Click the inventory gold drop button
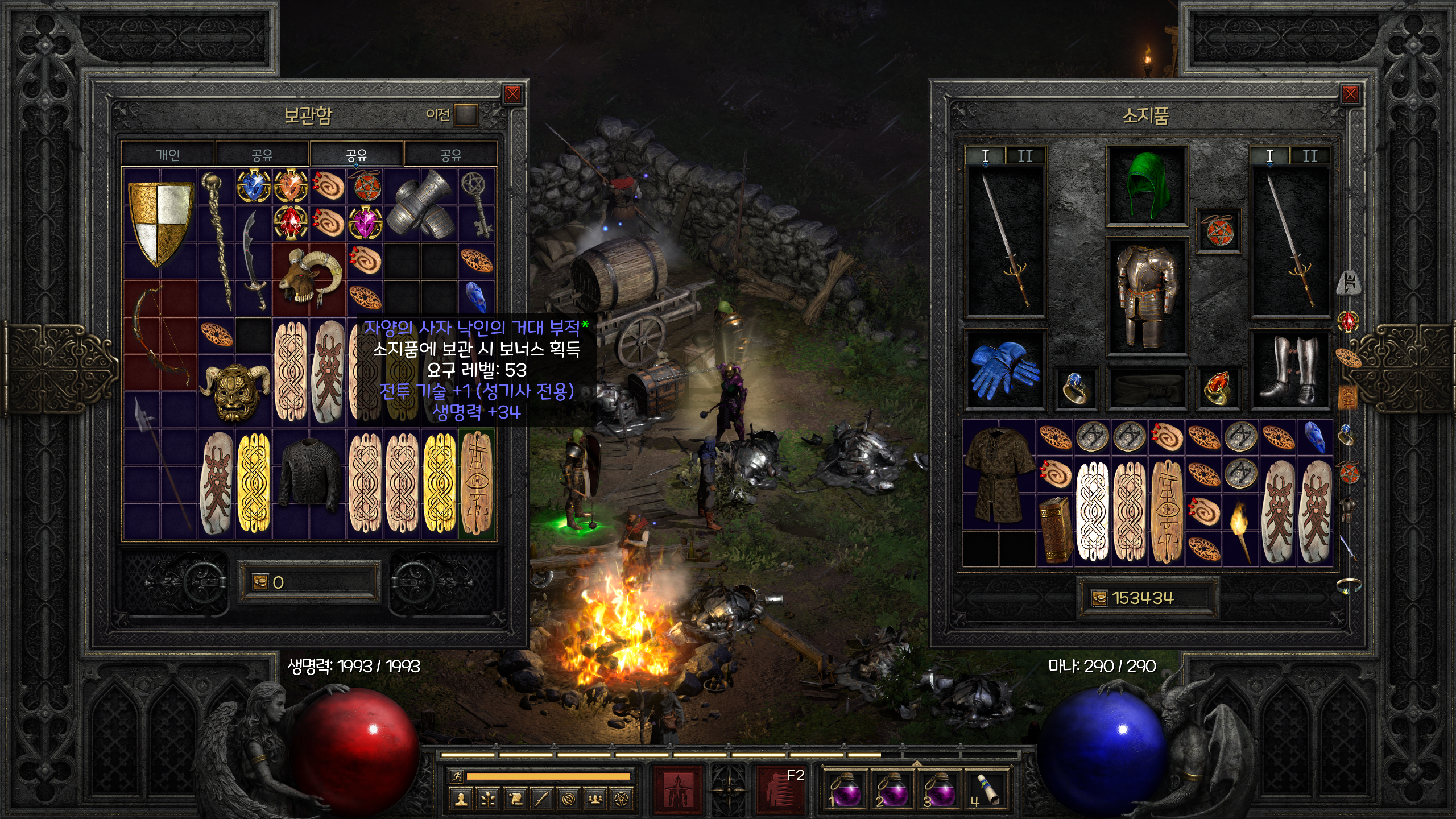This screenshot has width=1456, height=819. click(1099, 598)
